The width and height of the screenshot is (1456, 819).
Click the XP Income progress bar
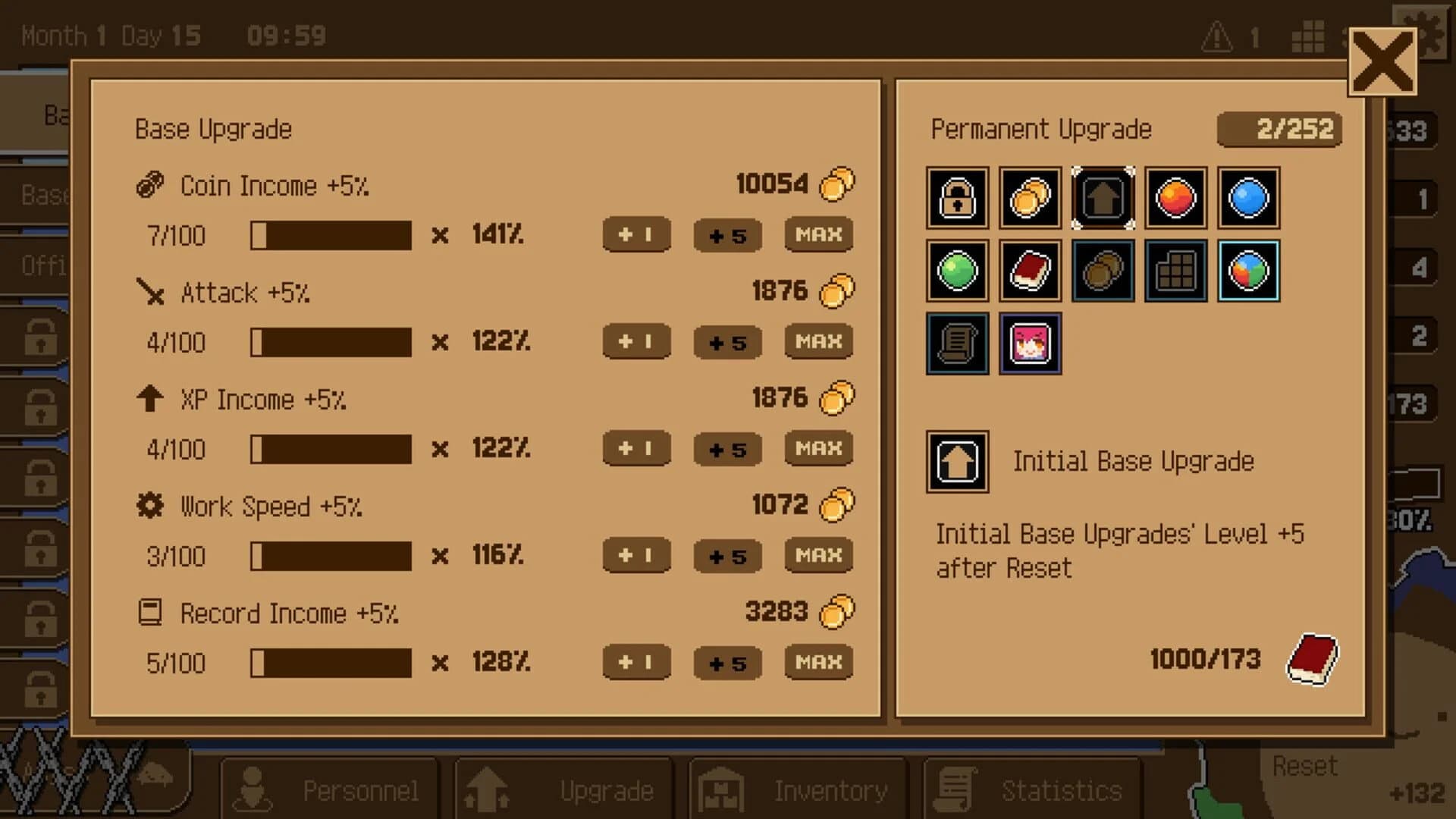point(332,449)
